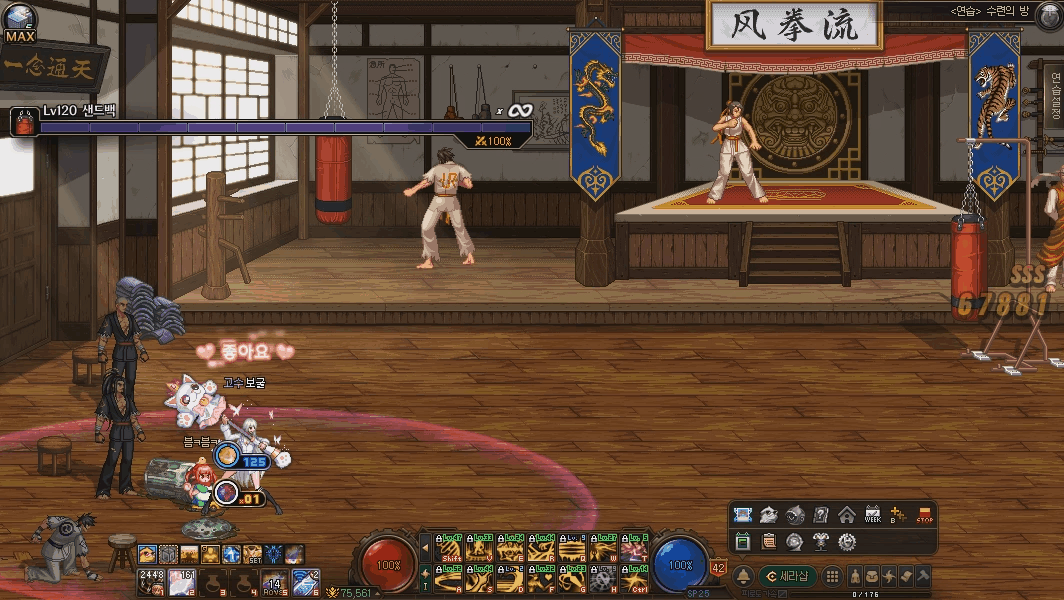Click the gear settings icon

(x=846, y=541)
